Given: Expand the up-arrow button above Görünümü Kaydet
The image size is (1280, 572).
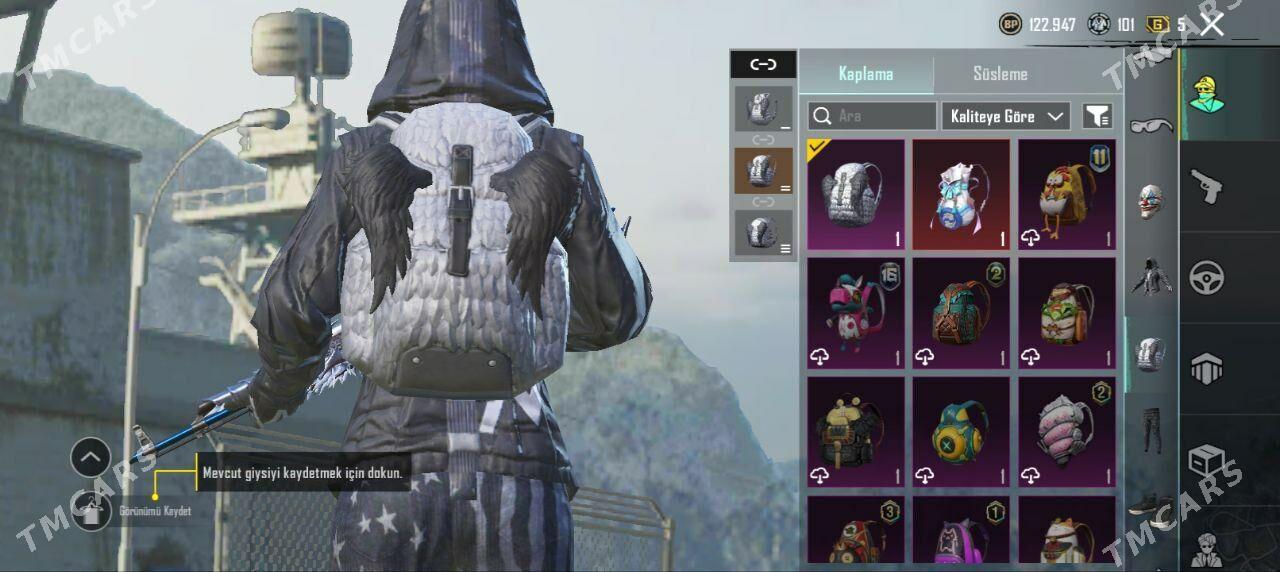Looking at the screenshot, I should [90, 458].
